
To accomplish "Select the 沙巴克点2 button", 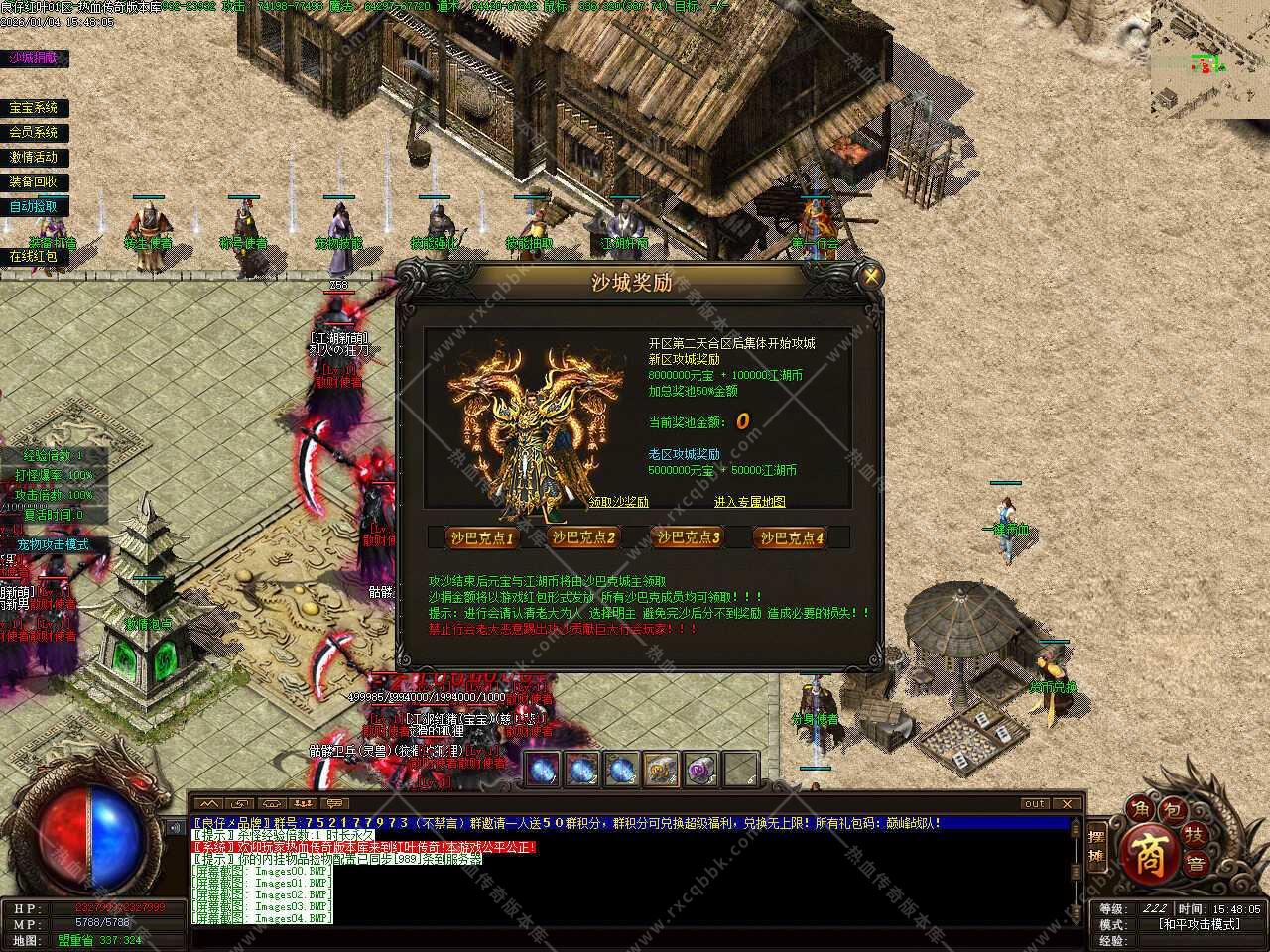I will coord(583,537).
